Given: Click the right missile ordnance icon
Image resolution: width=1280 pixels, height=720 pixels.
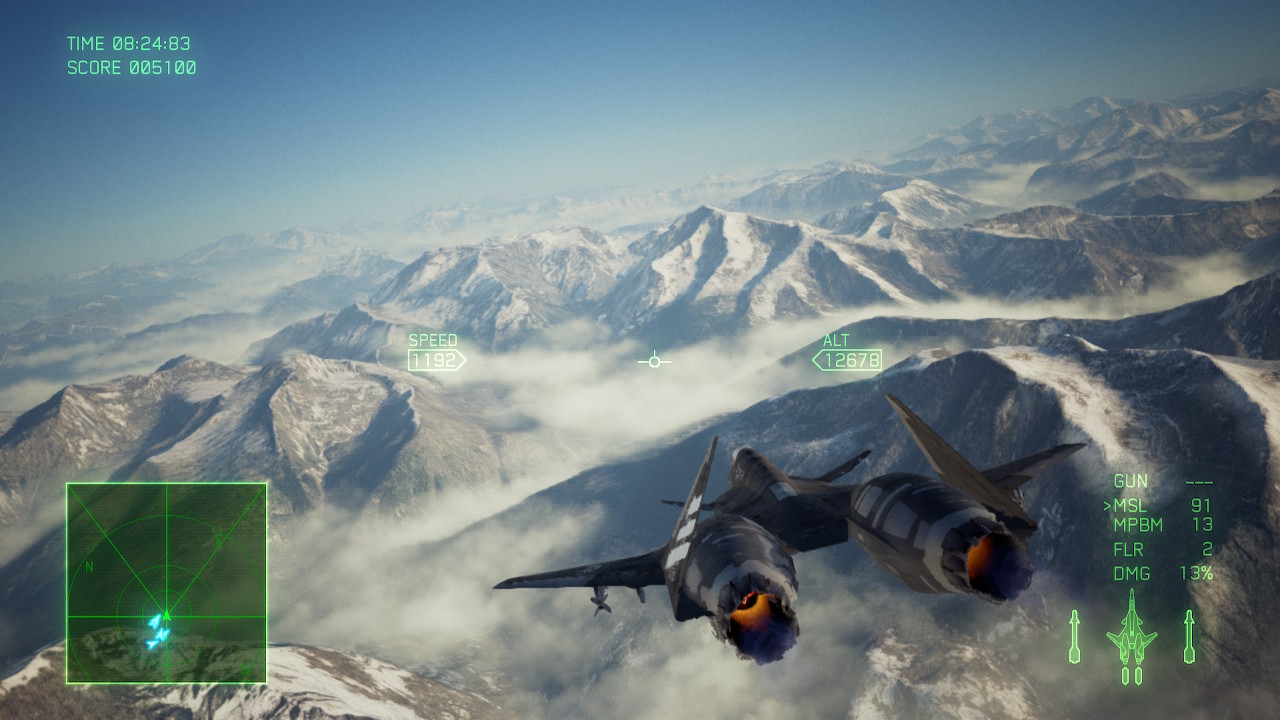Looking at the screenshot, I should [x=1189, y=637].
